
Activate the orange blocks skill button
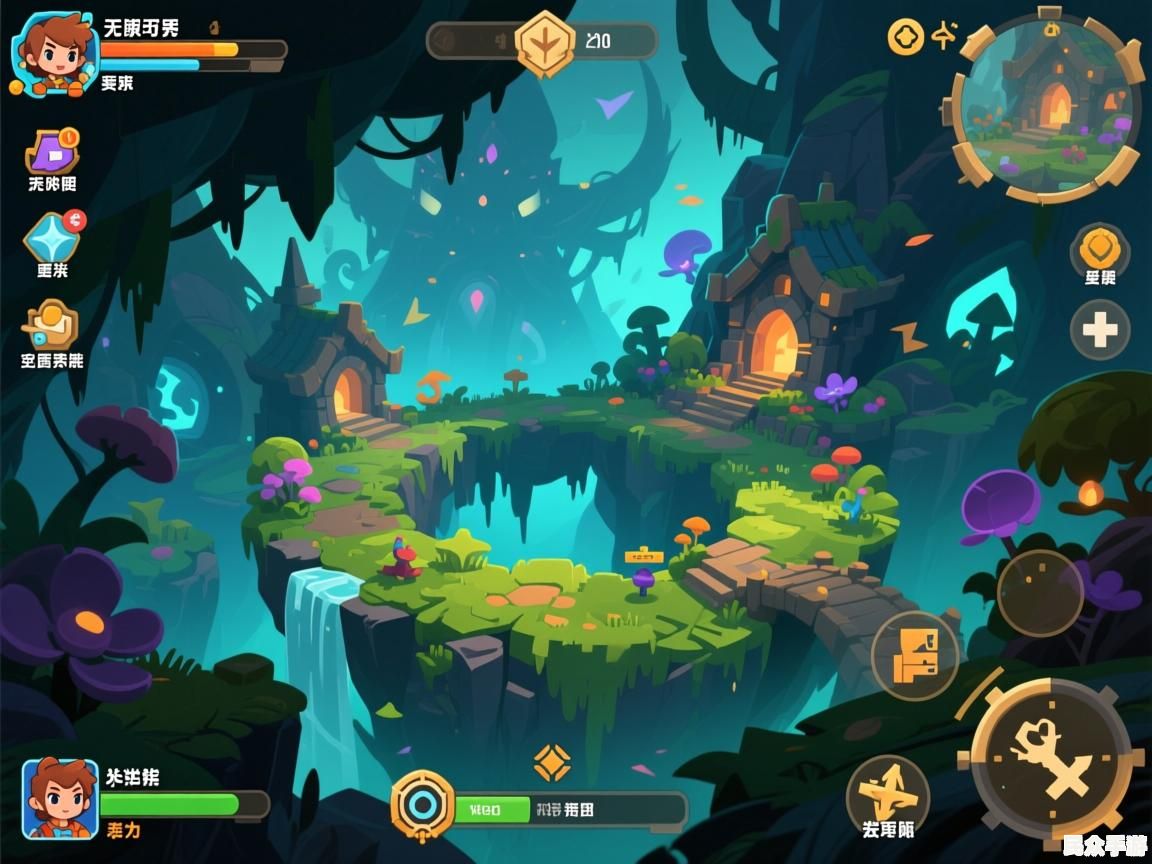(x=915, y=655)
